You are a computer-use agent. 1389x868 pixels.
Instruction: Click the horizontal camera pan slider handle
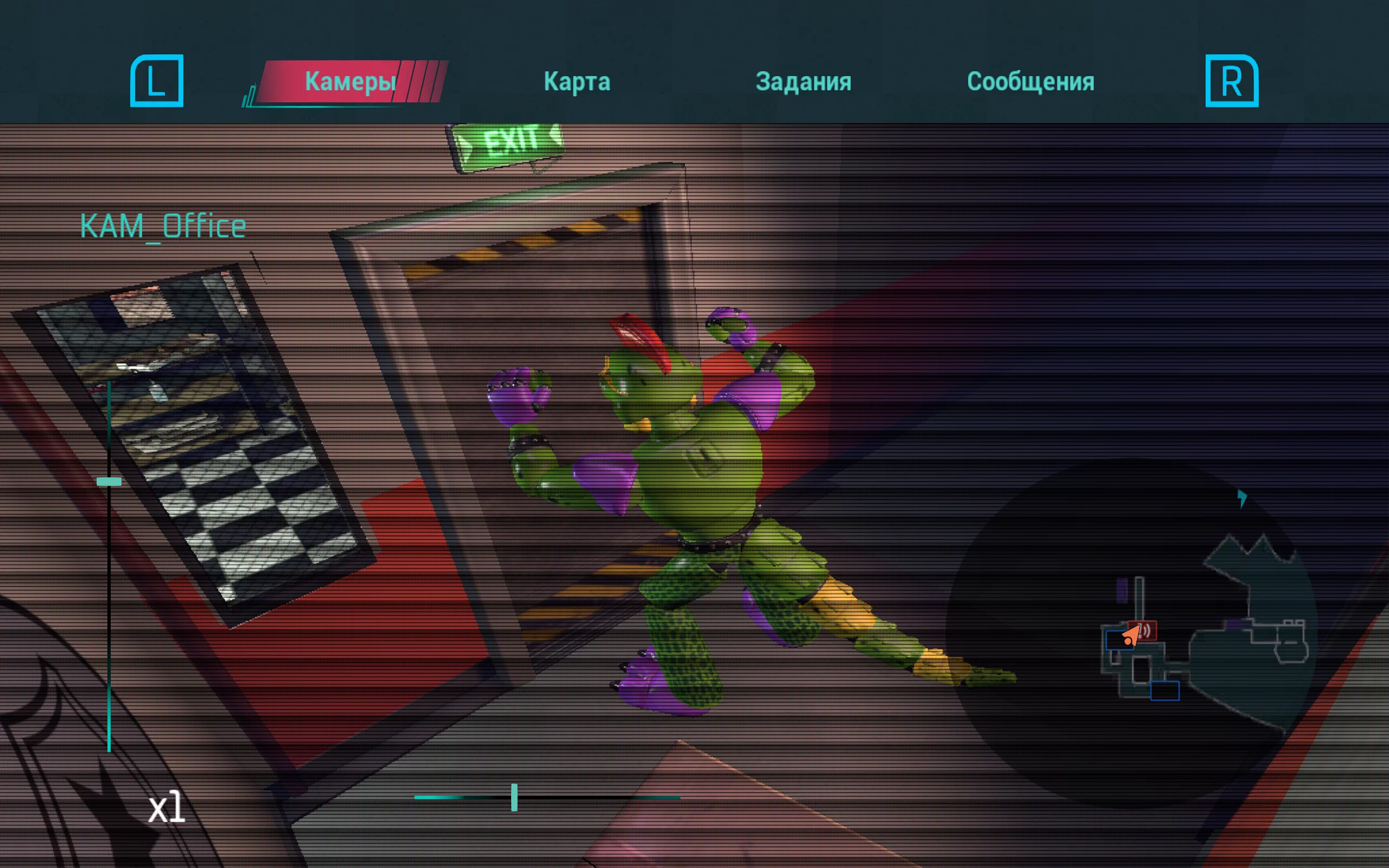pyautogui.click(x=514, y=797)
